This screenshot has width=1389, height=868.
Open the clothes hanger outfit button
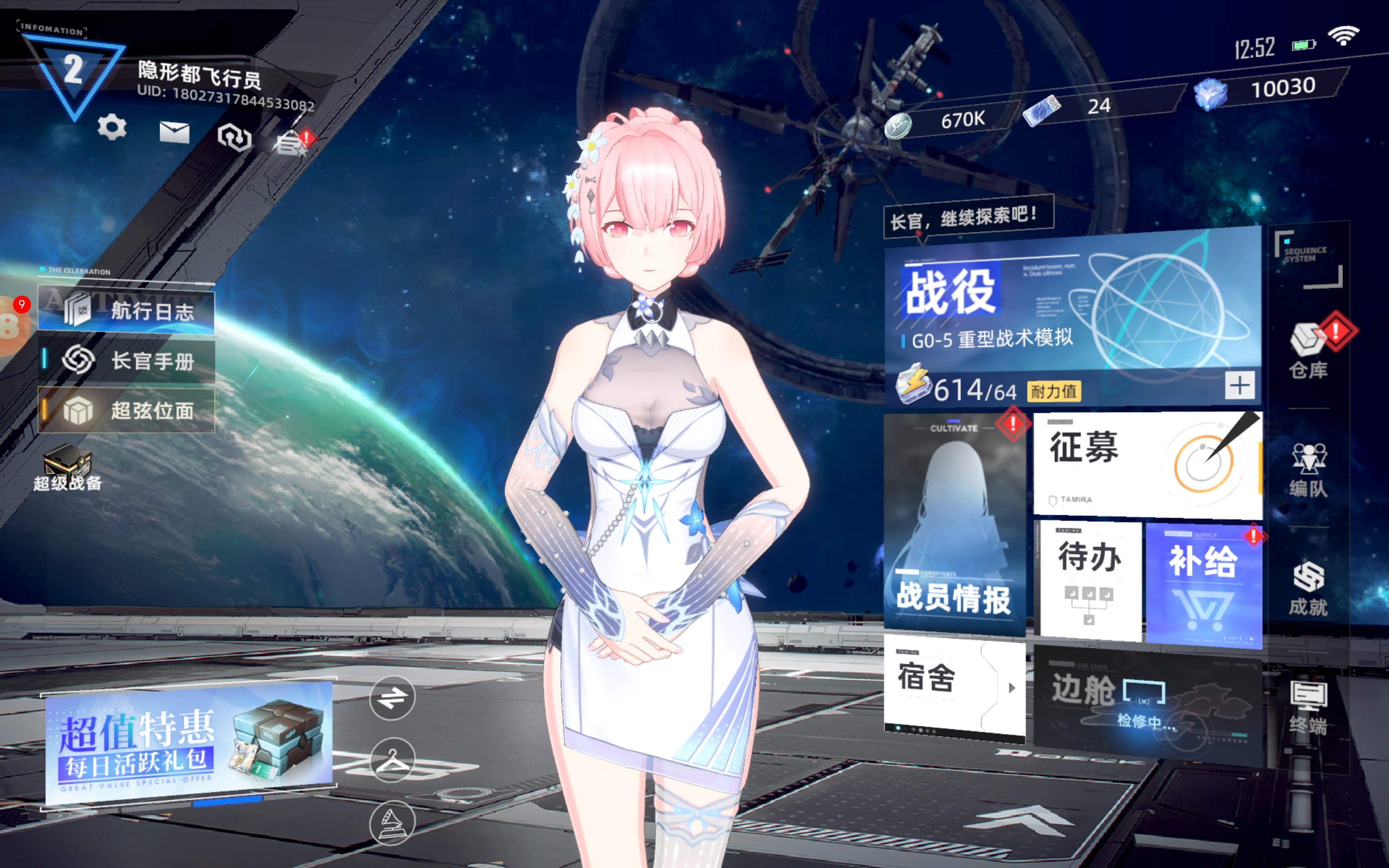392,760
